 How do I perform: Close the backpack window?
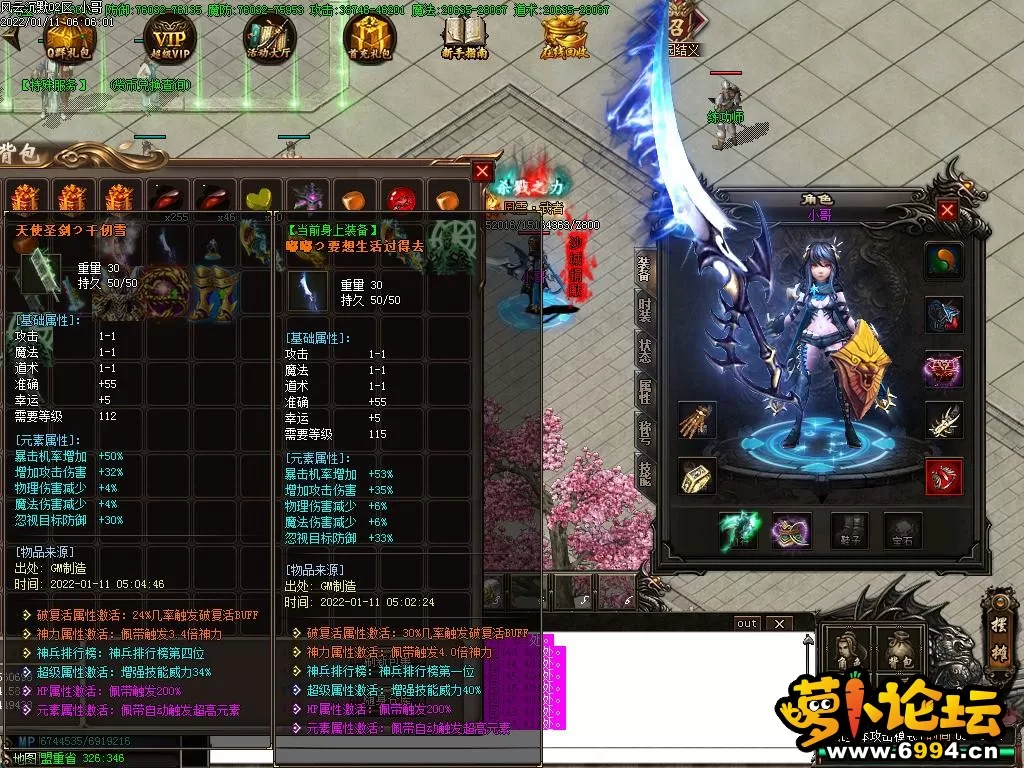click(483, 171)
